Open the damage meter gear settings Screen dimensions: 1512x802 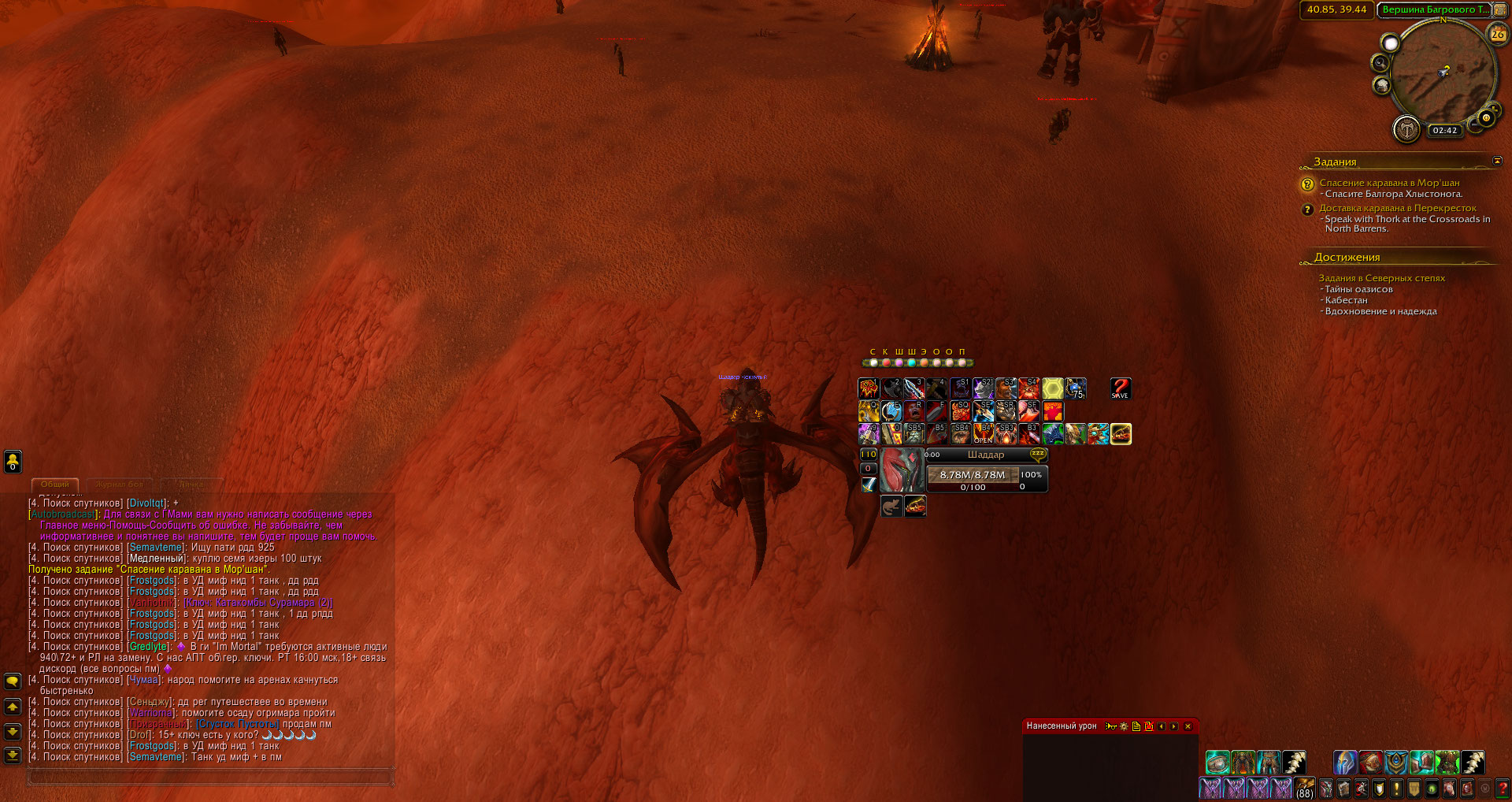(1124, 726)
